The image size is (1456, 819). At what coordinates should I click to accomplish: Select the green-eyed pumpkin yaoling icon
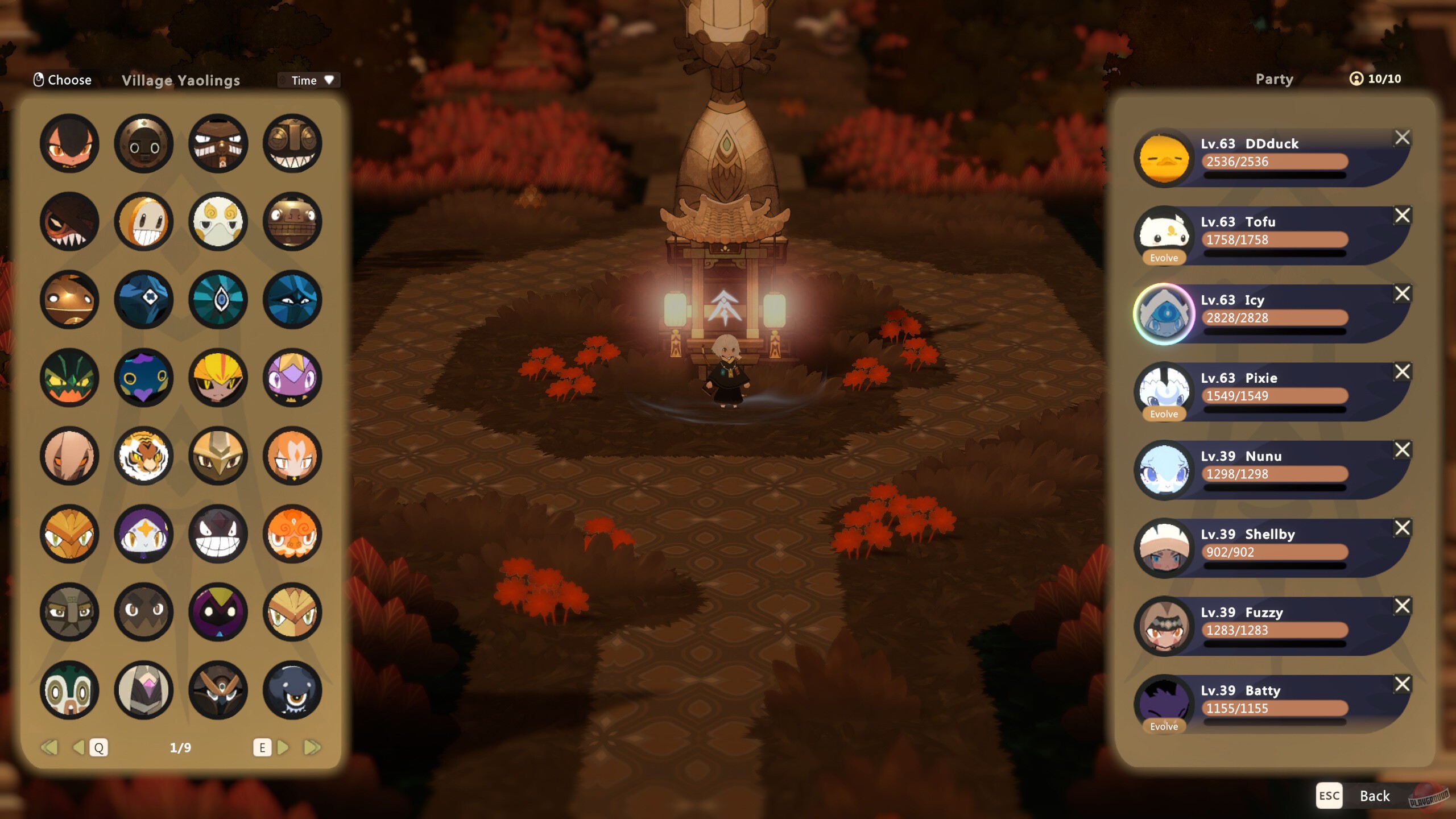[x=69, y=377]
